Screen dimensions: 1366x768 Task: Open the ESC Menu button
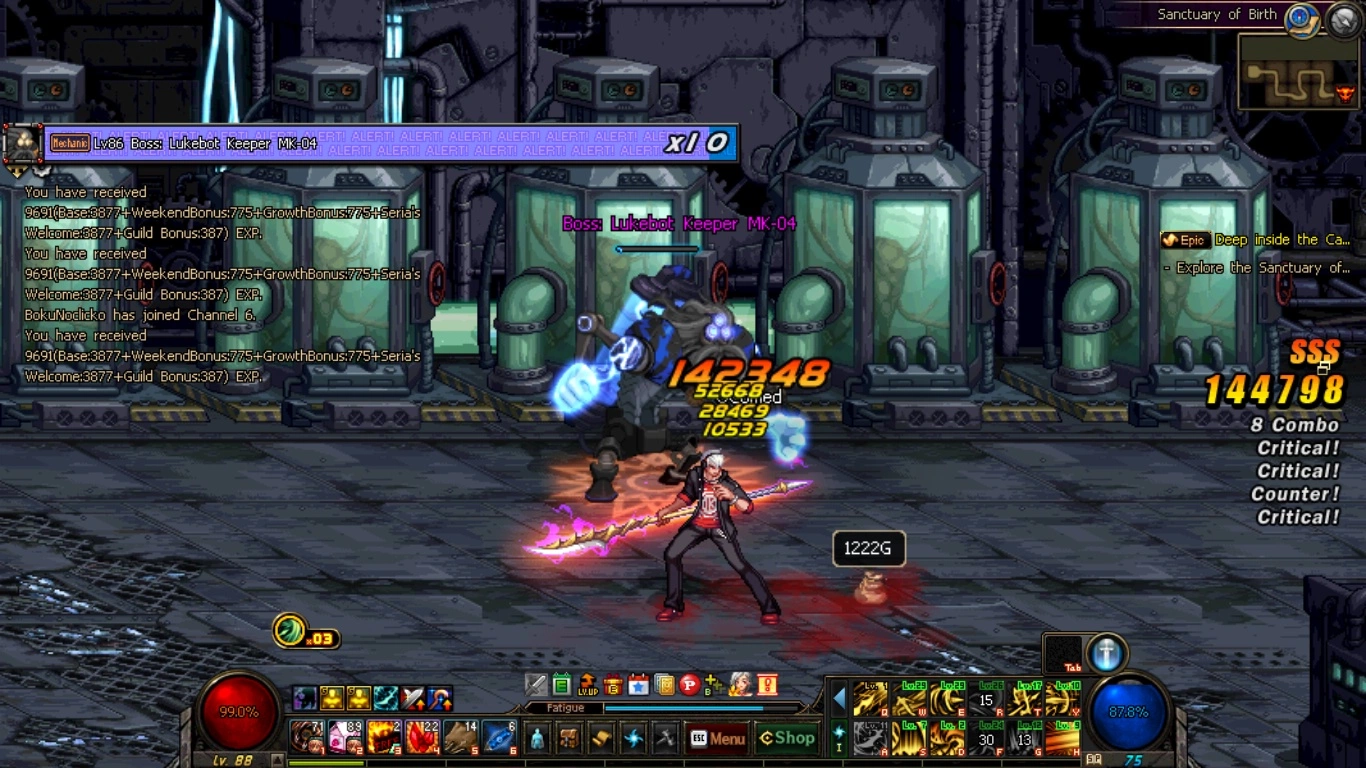717,739
